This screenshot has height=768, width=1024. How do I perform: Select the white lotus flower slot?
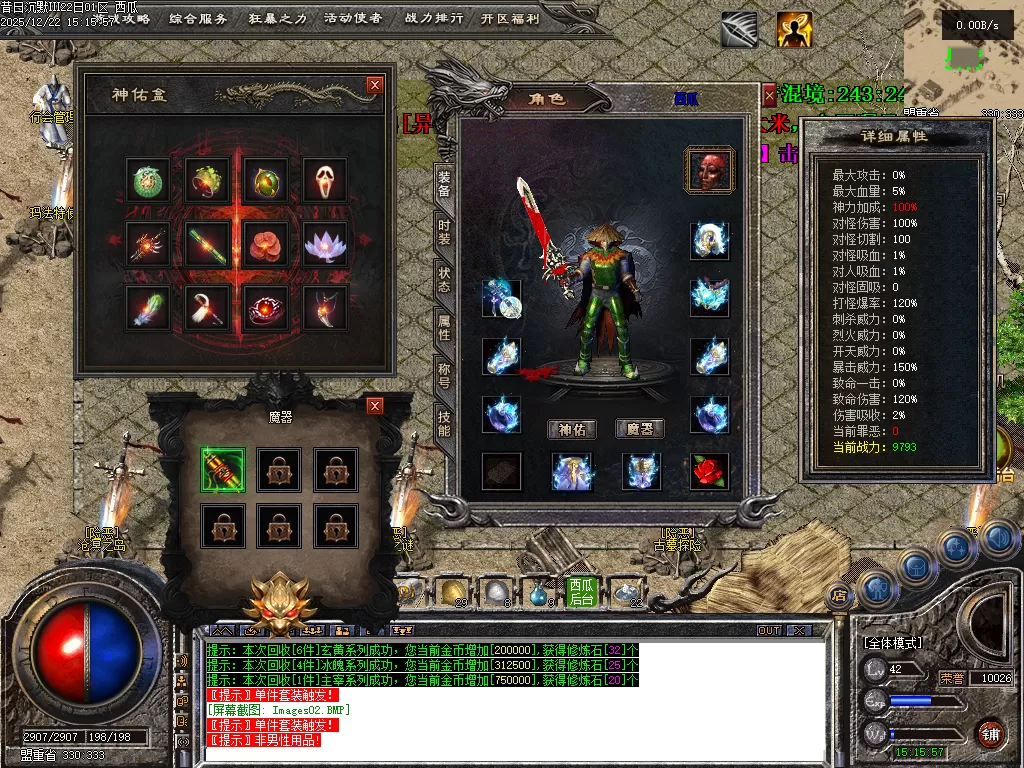pos(325,244)
